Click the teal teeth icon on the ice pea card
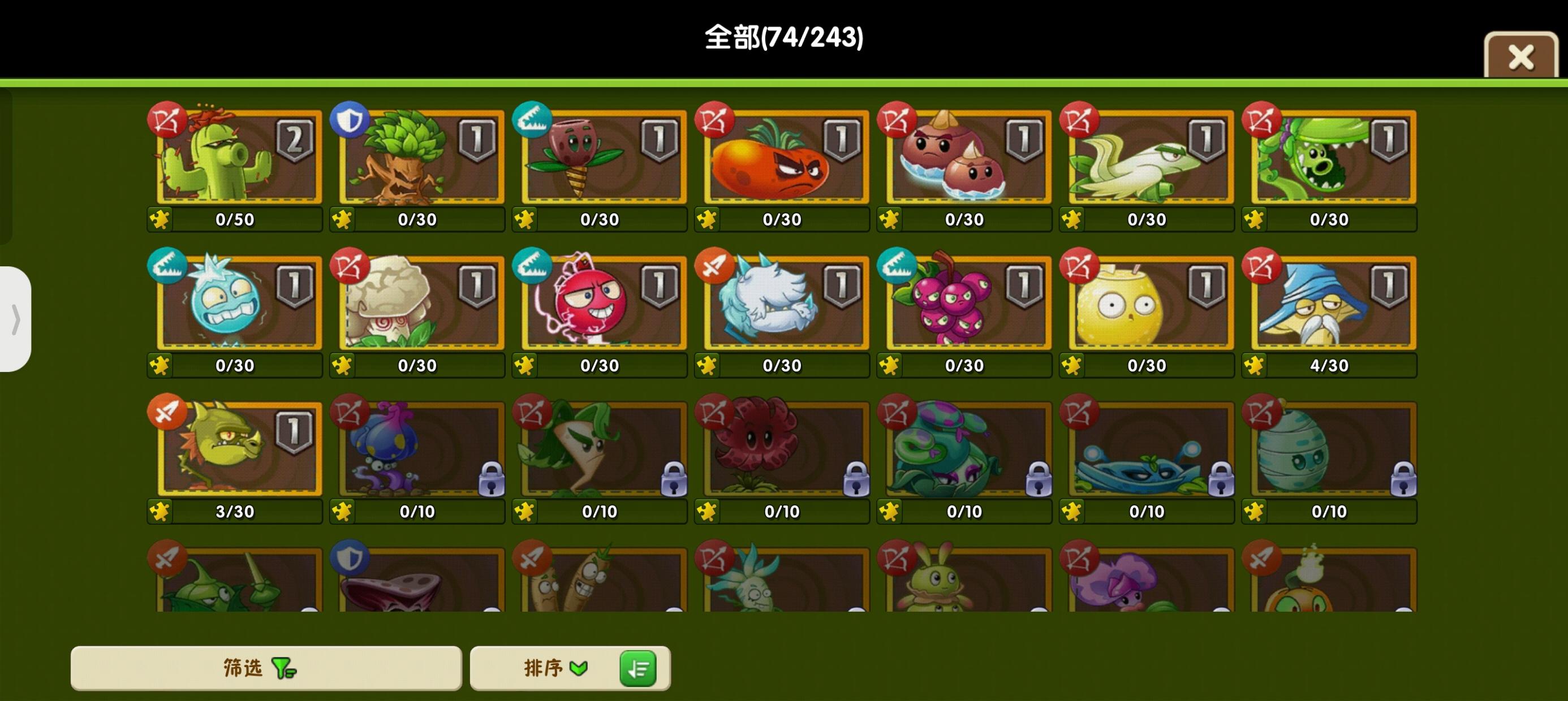This screenshot has height=701, width=1568. 169,268
